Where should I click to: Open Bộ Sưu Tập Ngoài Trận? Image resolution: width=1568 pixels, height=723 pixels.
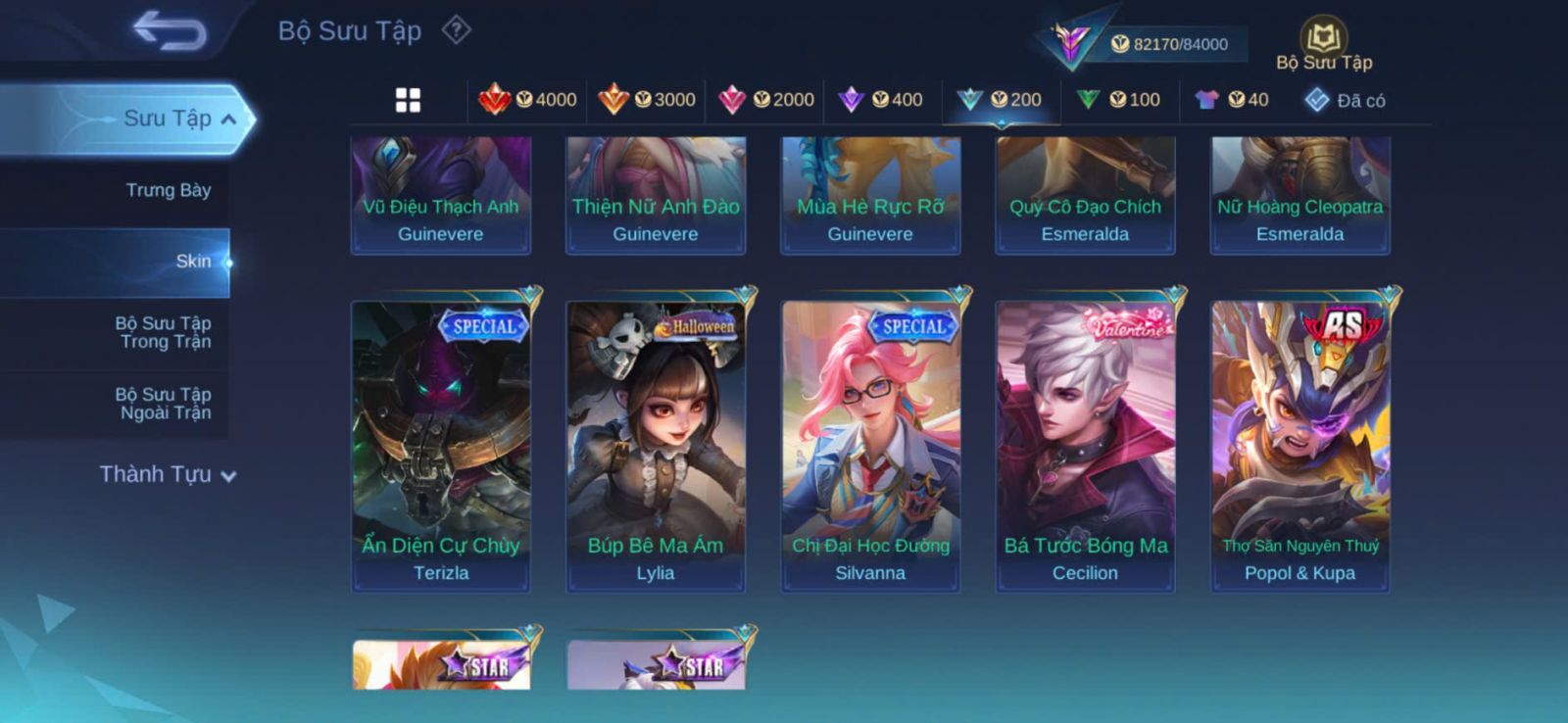coord(165,404)
